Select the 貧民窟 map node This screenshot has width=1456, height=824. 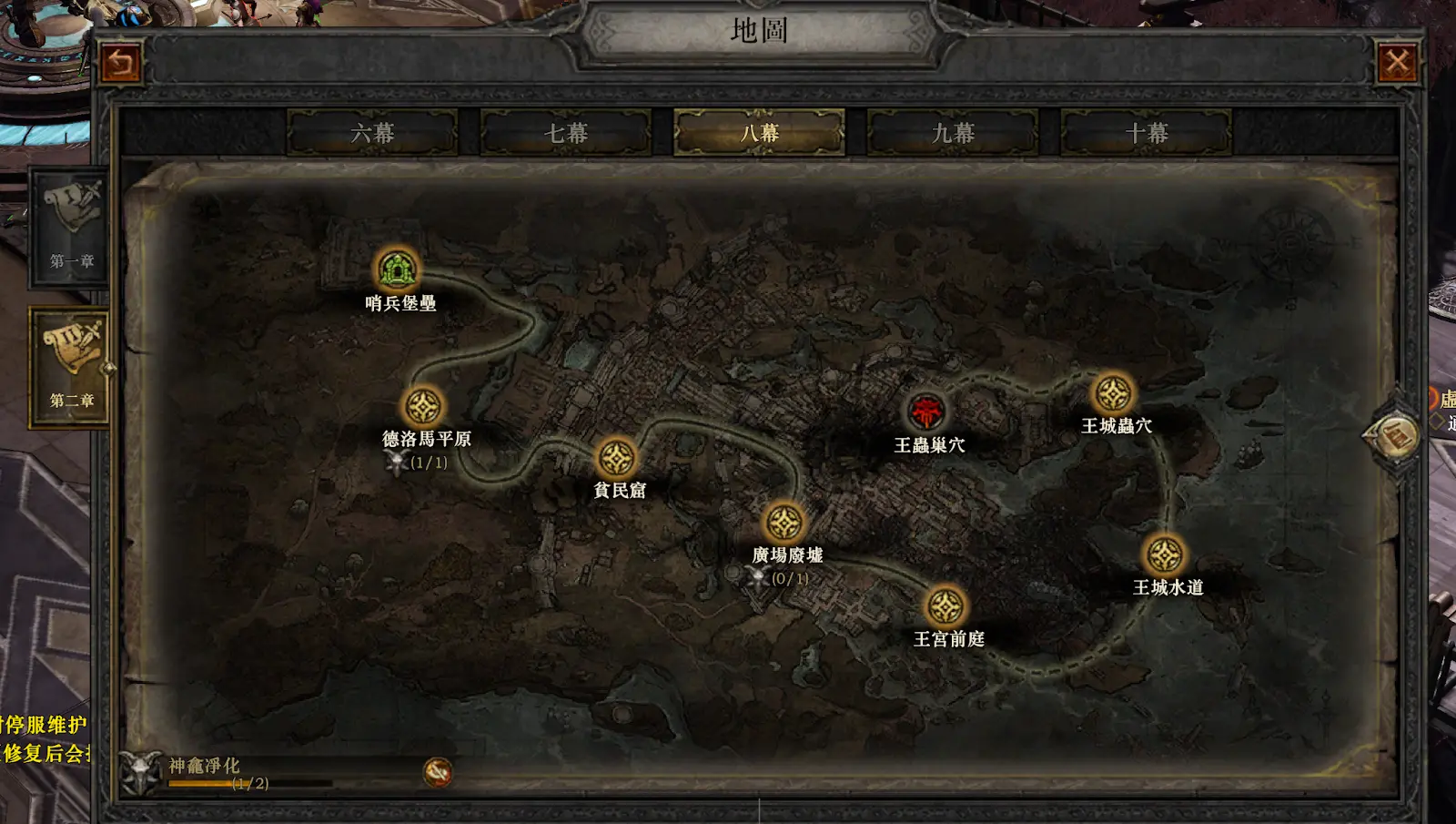(x=616, y=458)
